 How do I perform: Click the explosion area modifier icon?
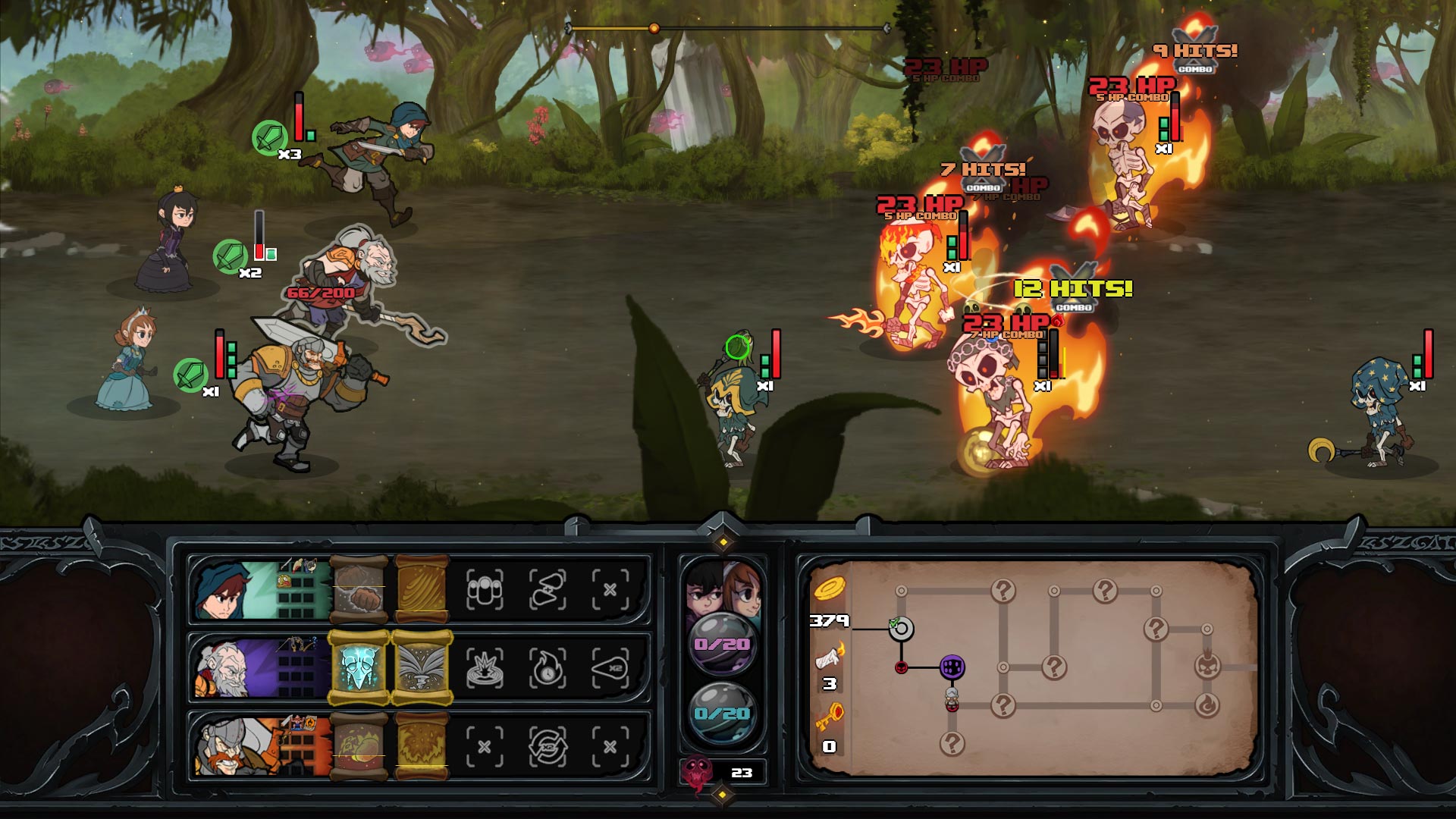point(484,667)
